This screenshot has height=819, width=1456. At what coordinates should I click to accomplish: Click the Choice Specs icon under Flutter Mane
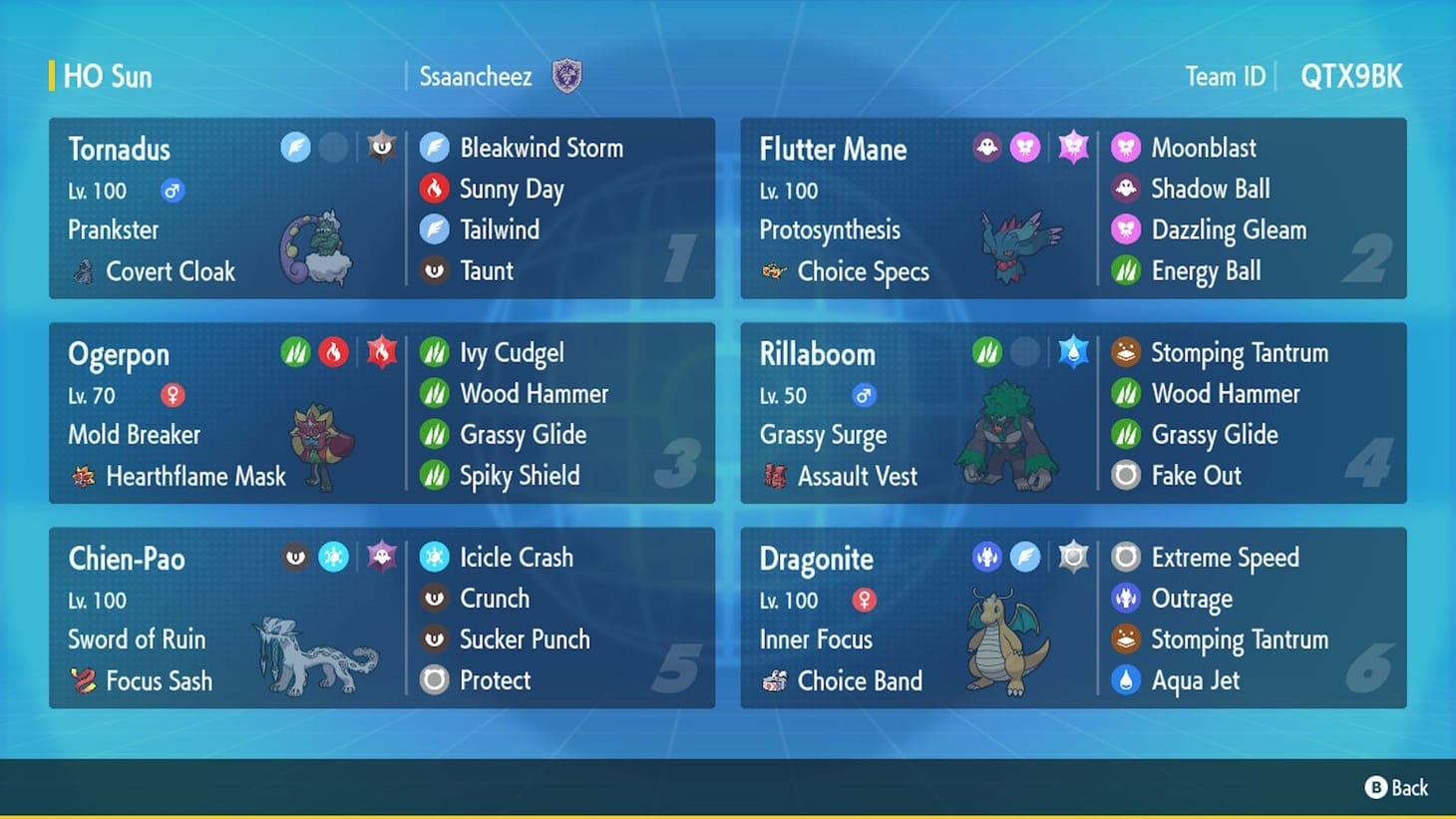[776, 270]
